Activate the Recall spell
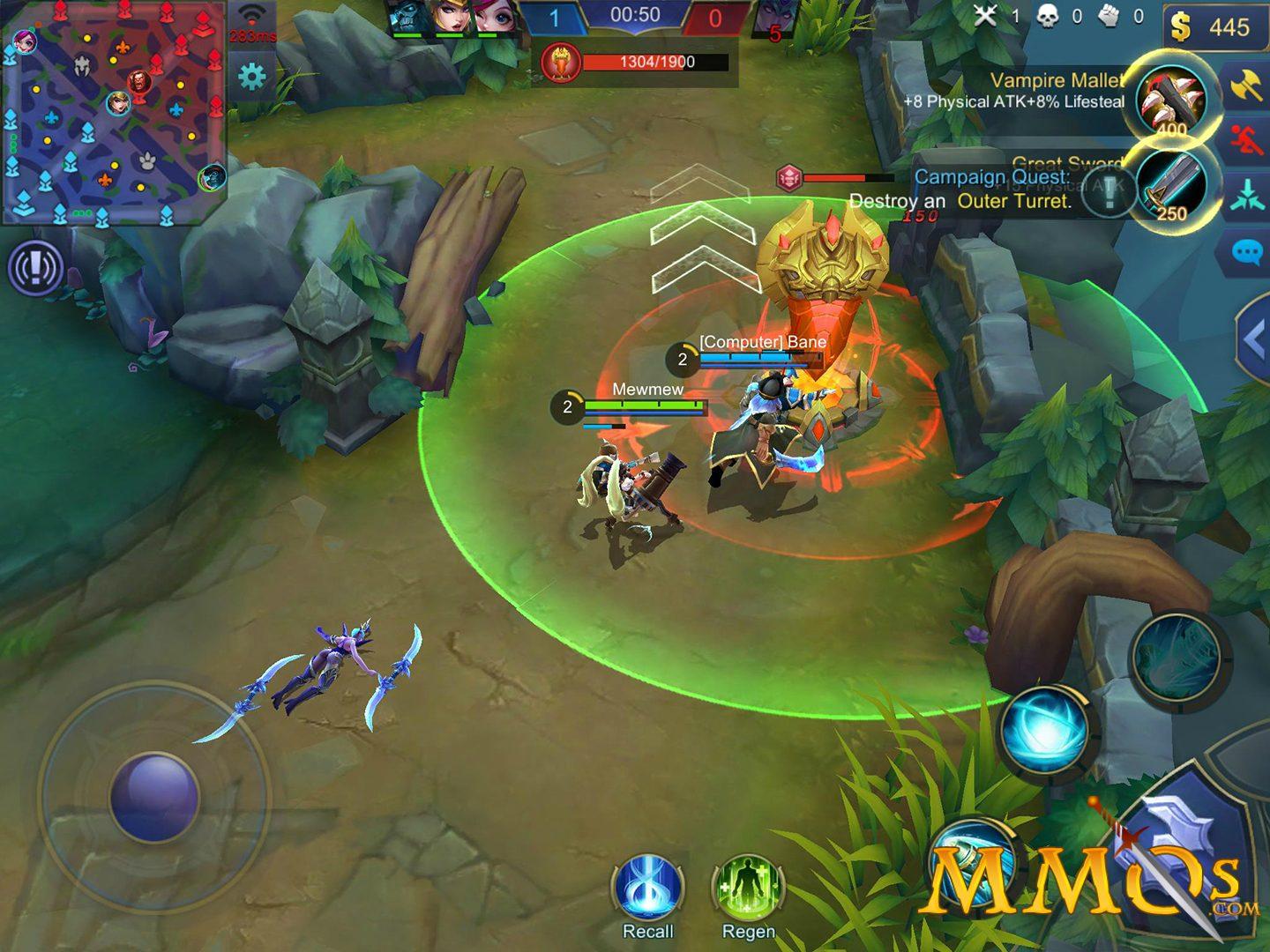The width and height of the screenshot is (1270, 952). pos(648,889)
